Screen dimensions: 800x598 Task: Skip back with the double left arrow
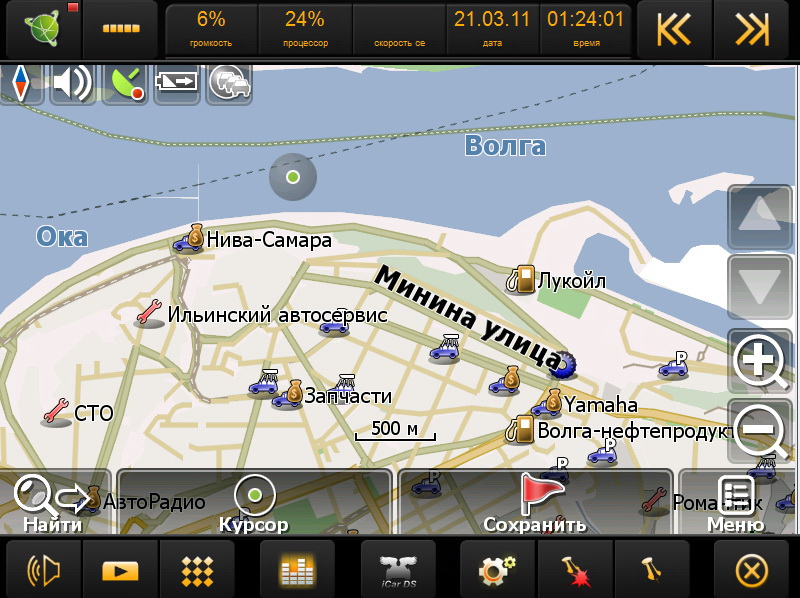click(674, 30)
